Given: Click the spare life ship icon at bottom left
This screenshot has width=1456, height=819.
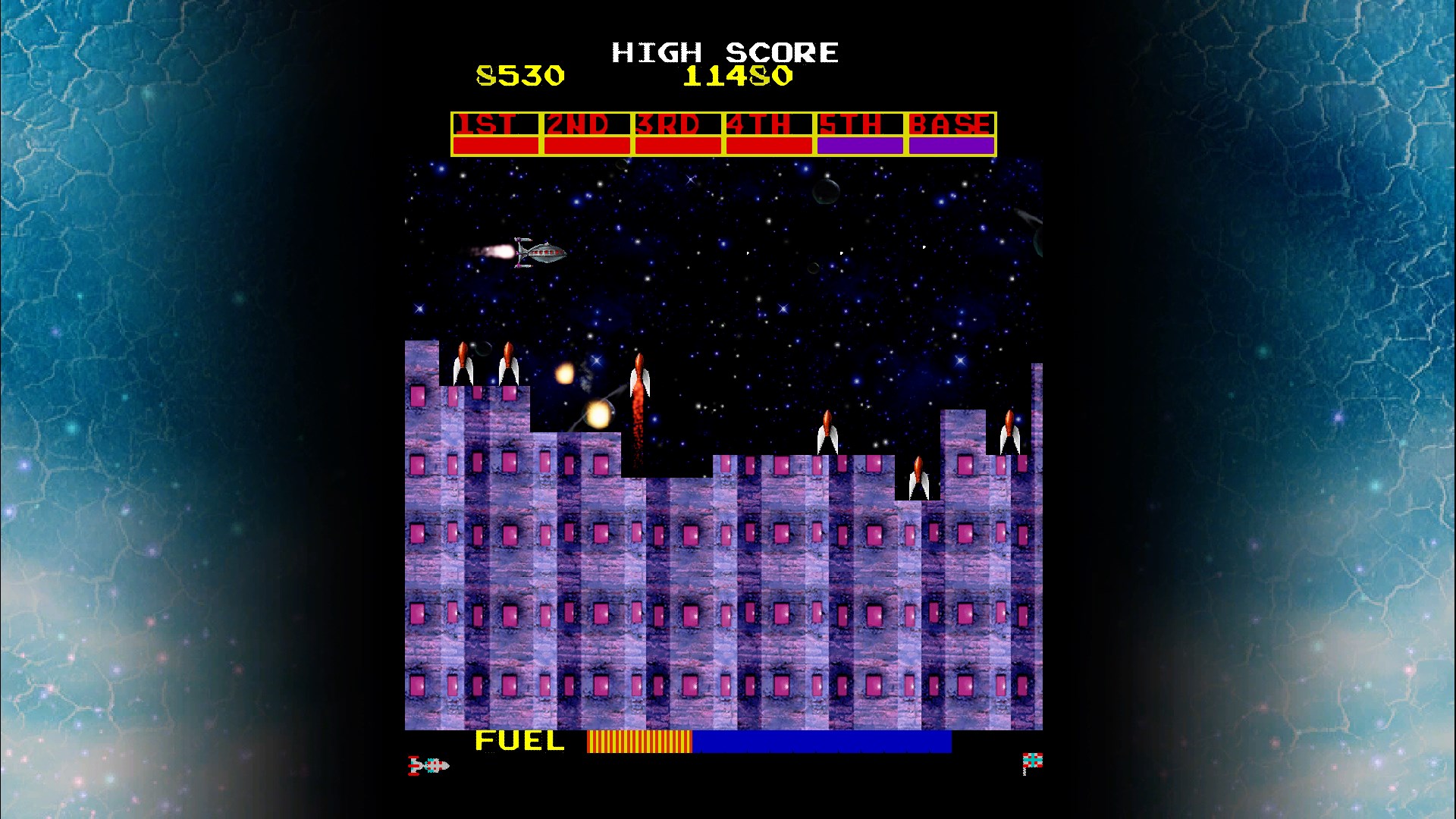Looking at the screenshot, I should tap(428, 766).
